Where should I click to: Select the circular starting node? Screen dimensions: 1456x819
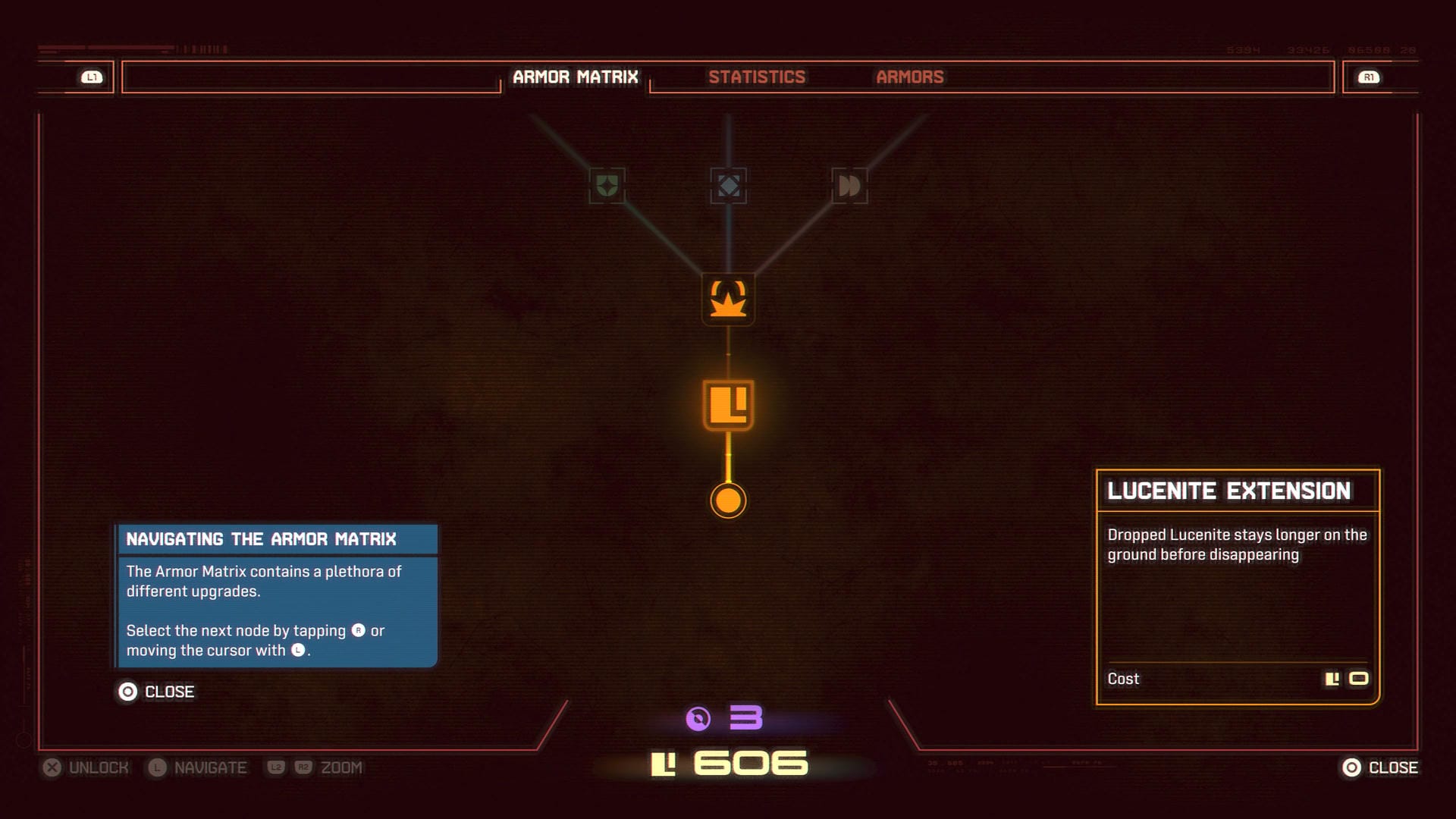[x=728, y=500]
